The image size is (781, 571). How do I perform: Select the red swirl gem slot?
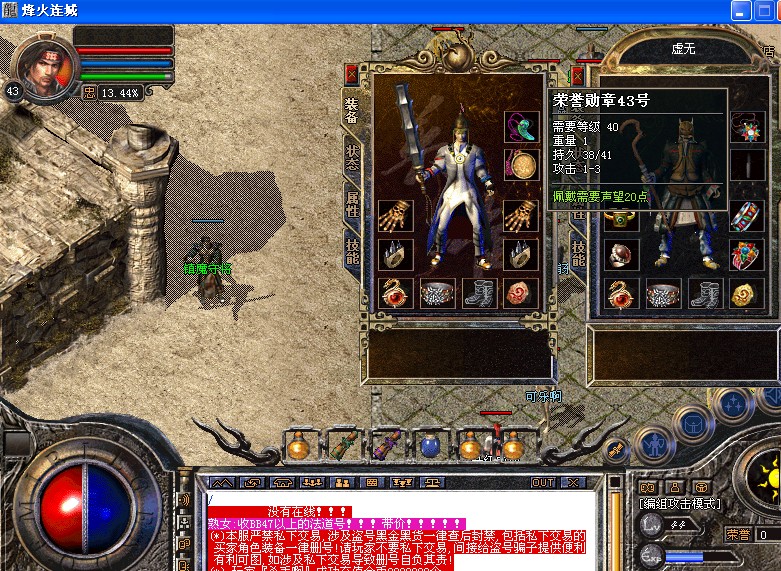[520, 292]
